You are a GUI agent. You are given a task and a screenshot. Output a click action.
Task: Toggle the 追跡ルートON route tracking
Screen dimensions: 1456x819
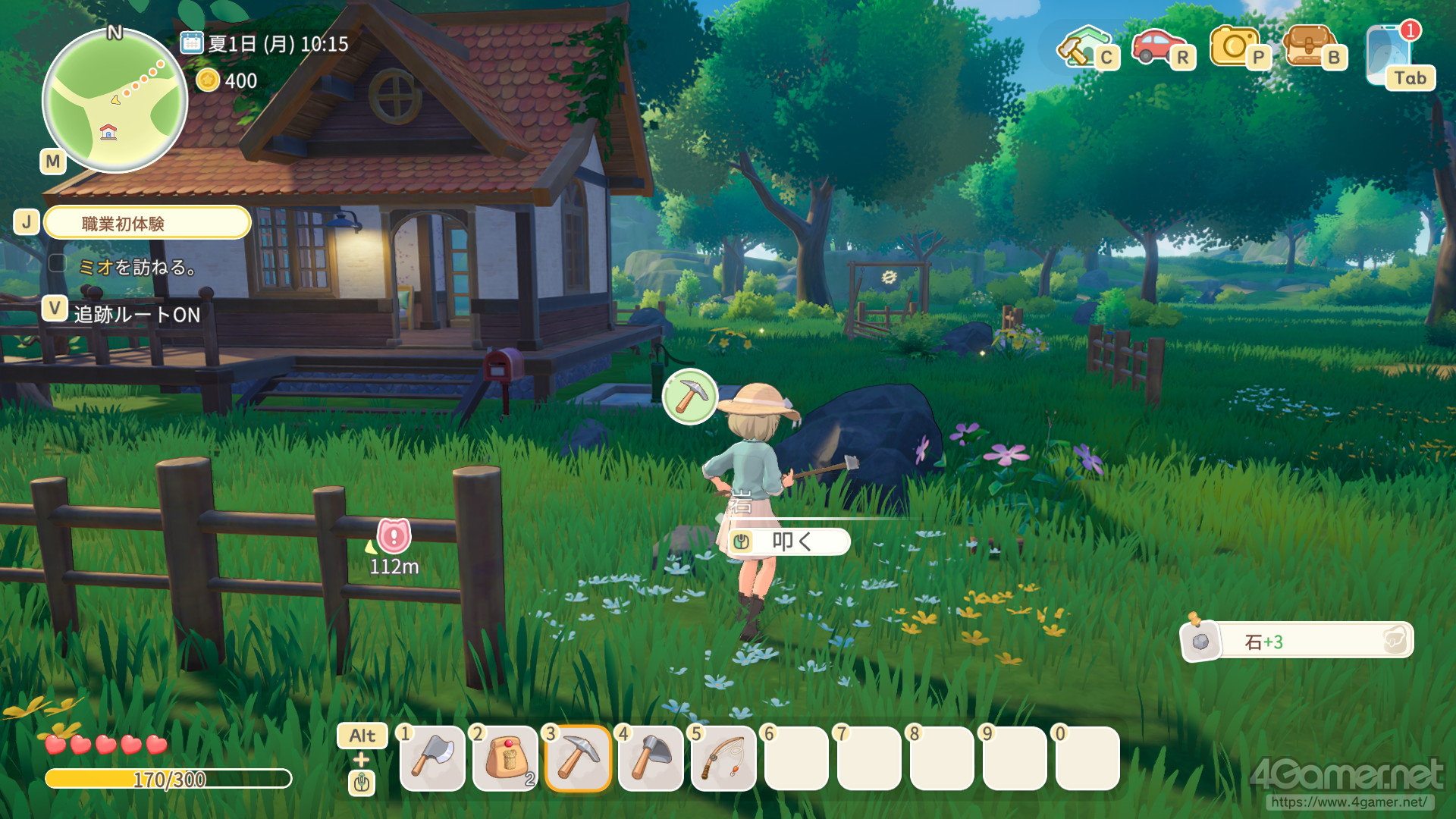(136, 314)
